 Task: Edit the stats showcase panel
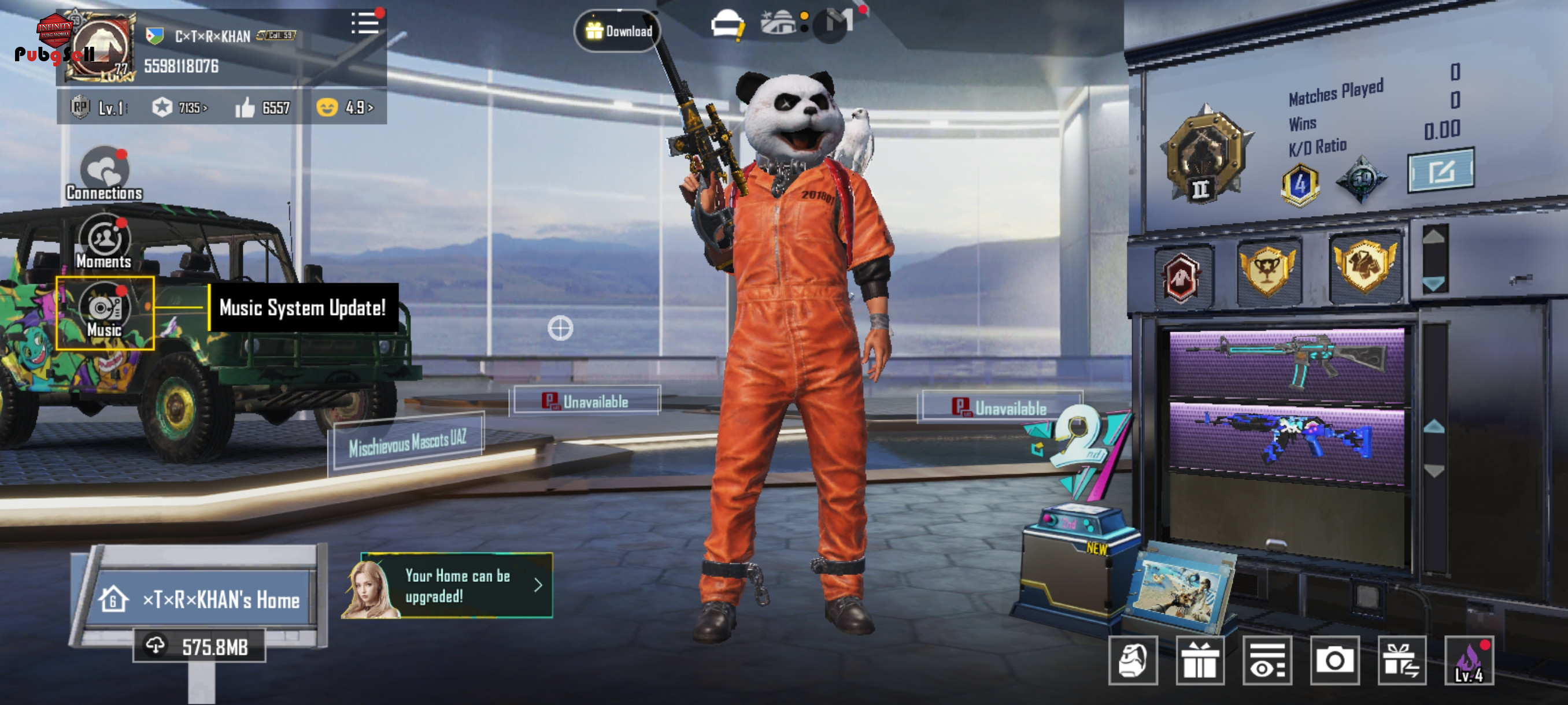(x=1440, y=171)
